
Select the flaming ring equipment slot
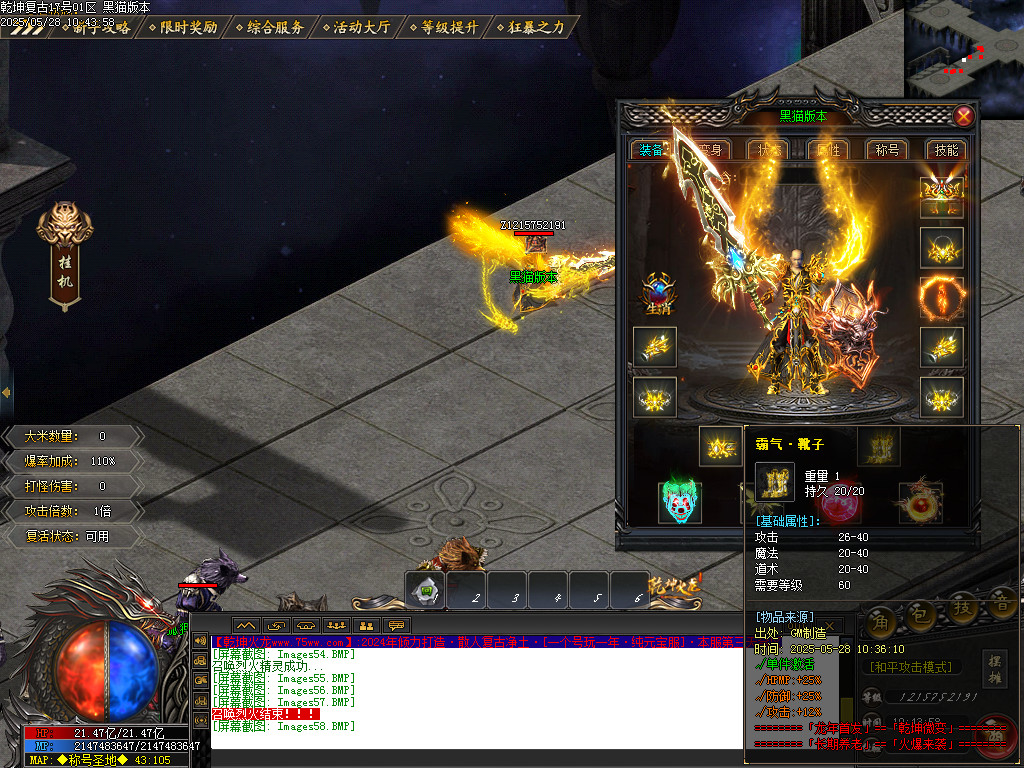(941, 297)
